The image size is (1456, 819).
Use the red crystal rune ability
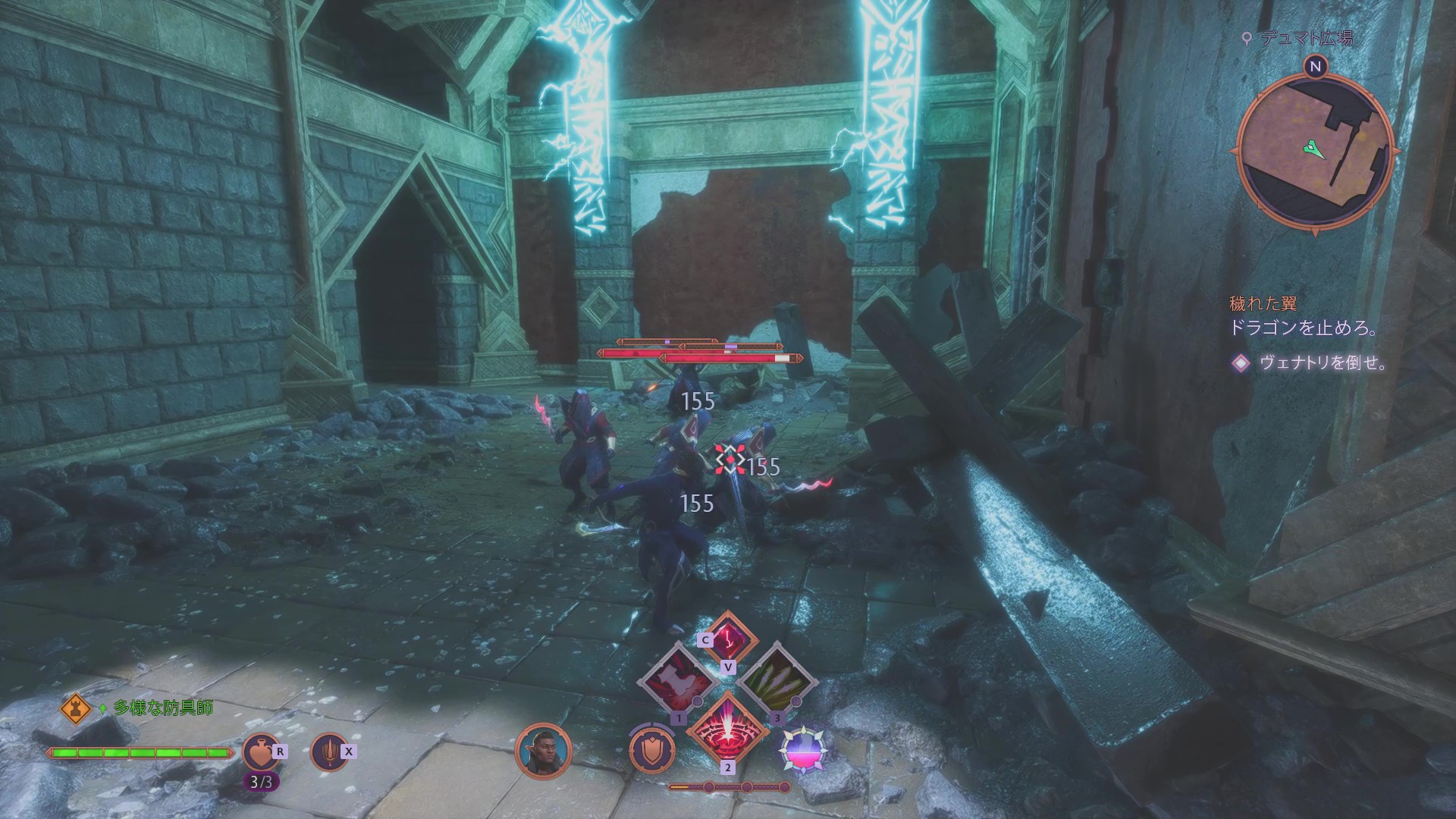pos(728,637)
